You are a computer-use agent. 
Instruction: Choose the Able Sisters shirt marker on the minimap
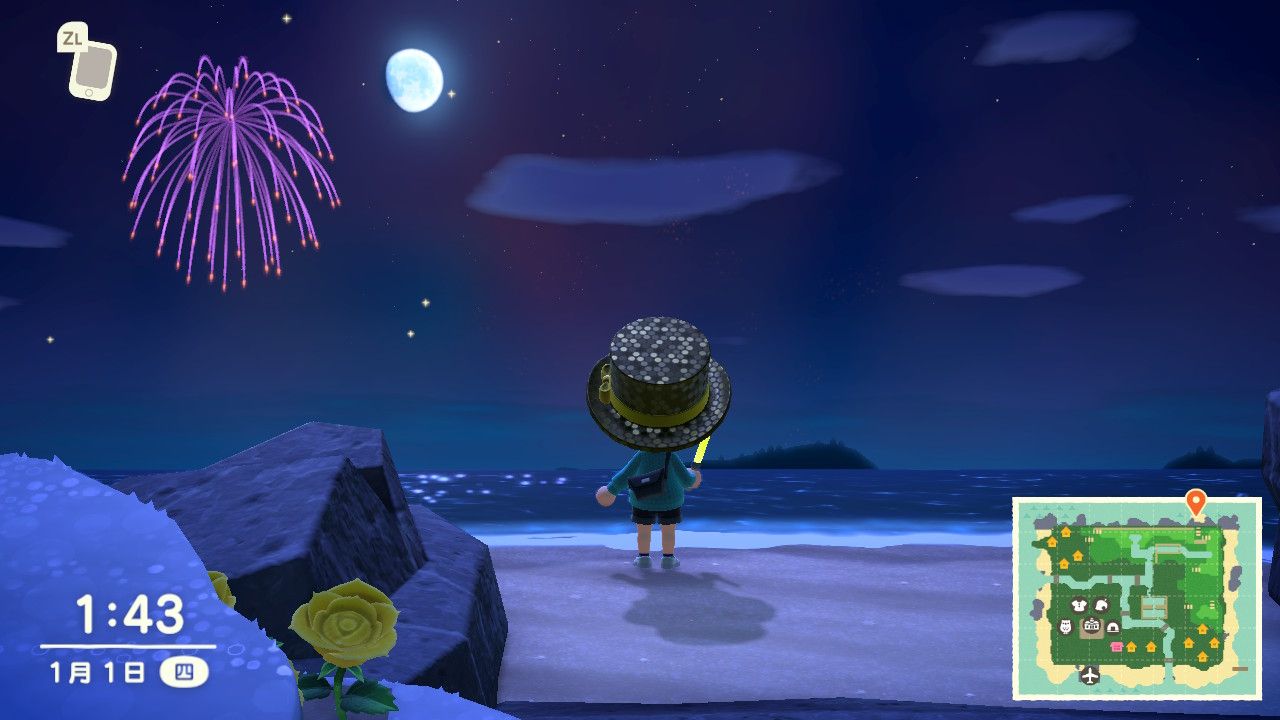pos(1079,606)
